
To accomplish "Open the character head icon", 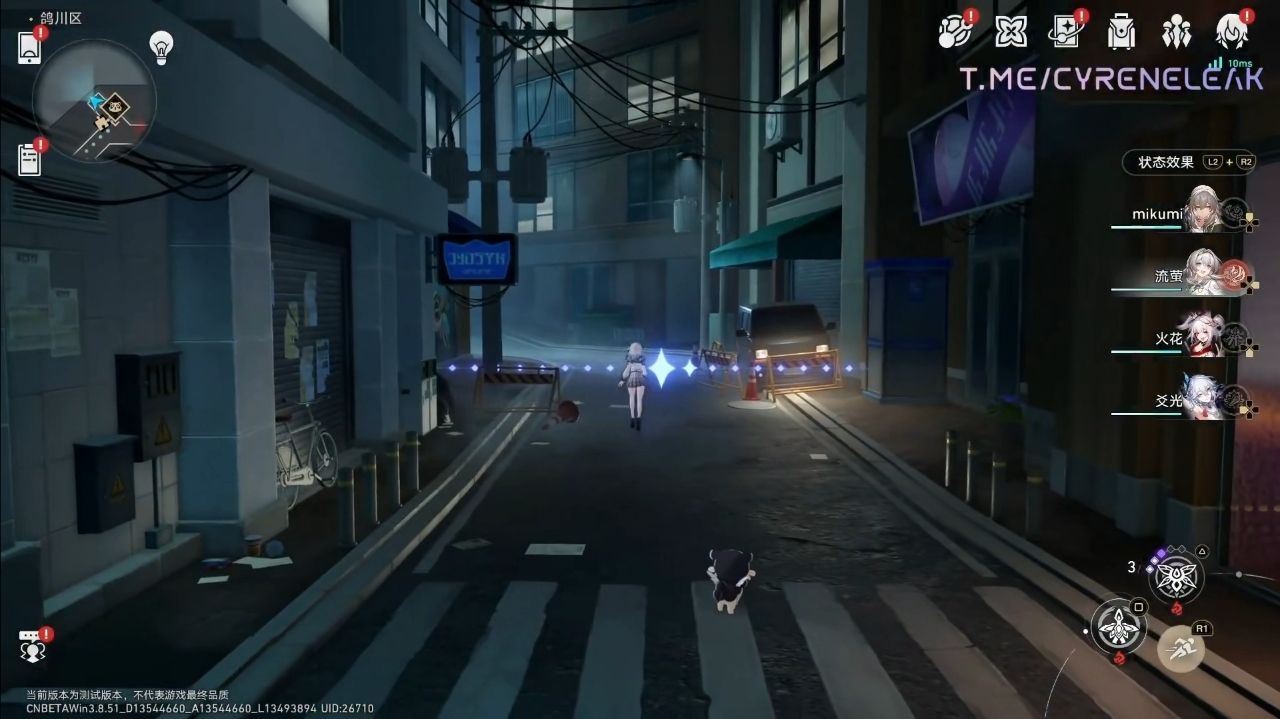I will 1231,32.
